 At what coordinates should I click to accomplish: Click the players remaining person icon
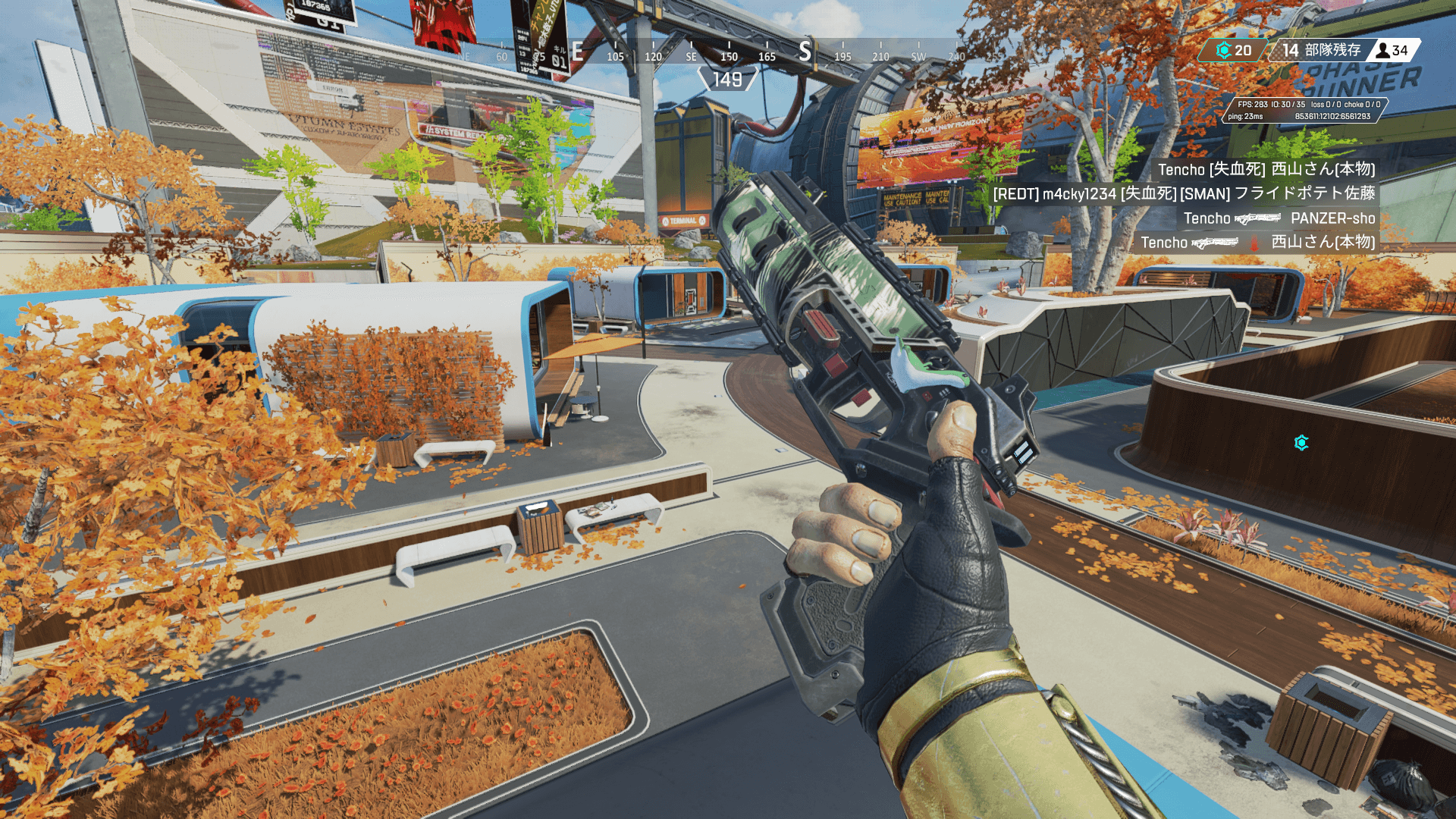point(1382,51)
